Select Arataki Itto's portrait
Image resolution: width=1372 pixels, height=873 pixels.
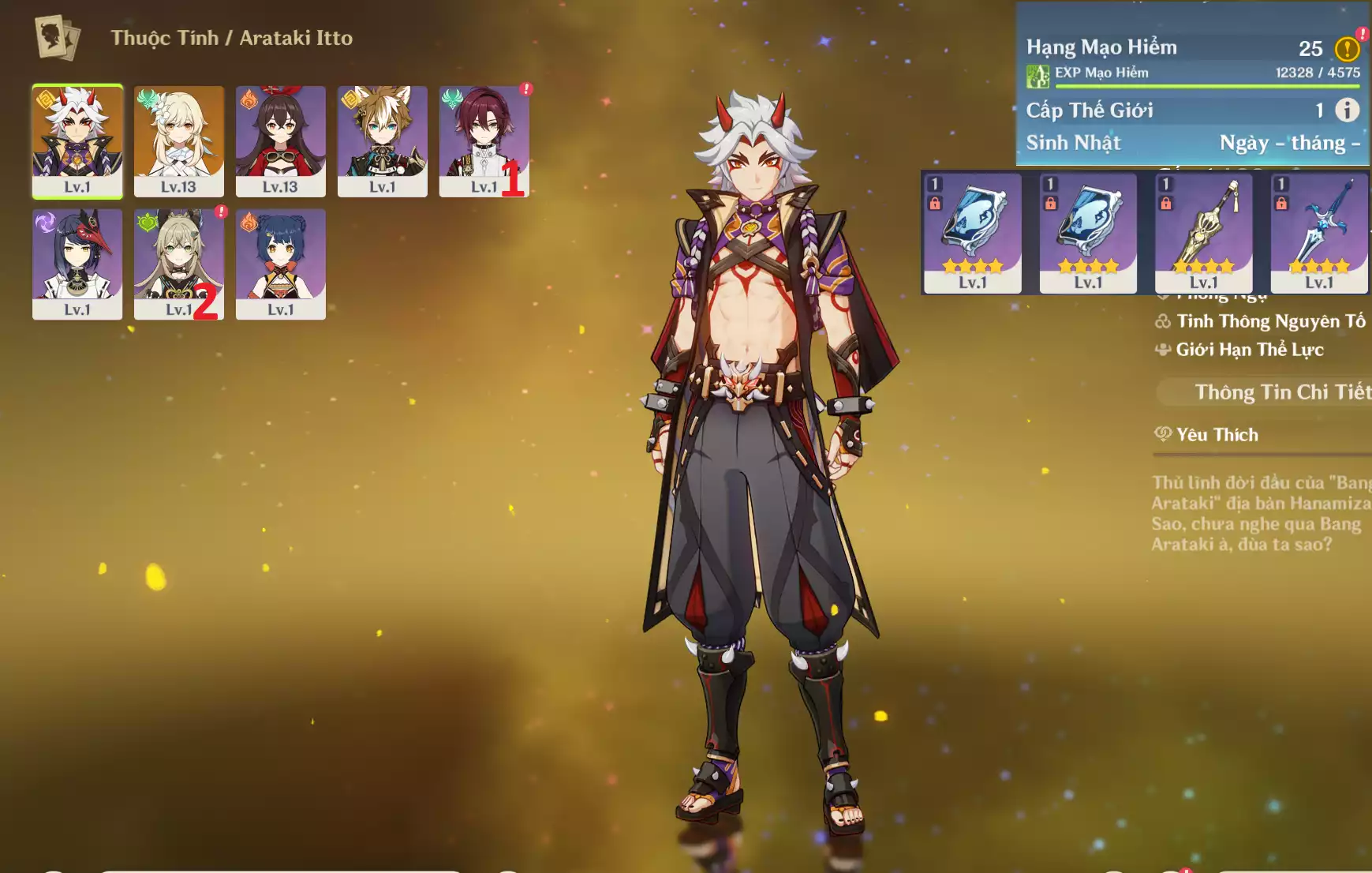tap(77, 140)
